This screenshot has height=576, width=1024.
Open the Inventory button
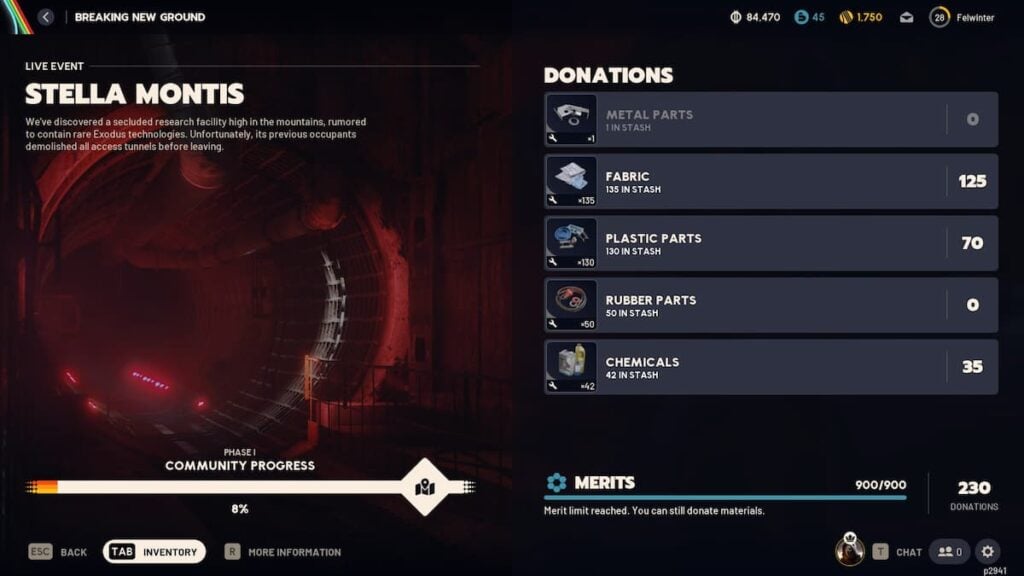click(x=154, y=552)
